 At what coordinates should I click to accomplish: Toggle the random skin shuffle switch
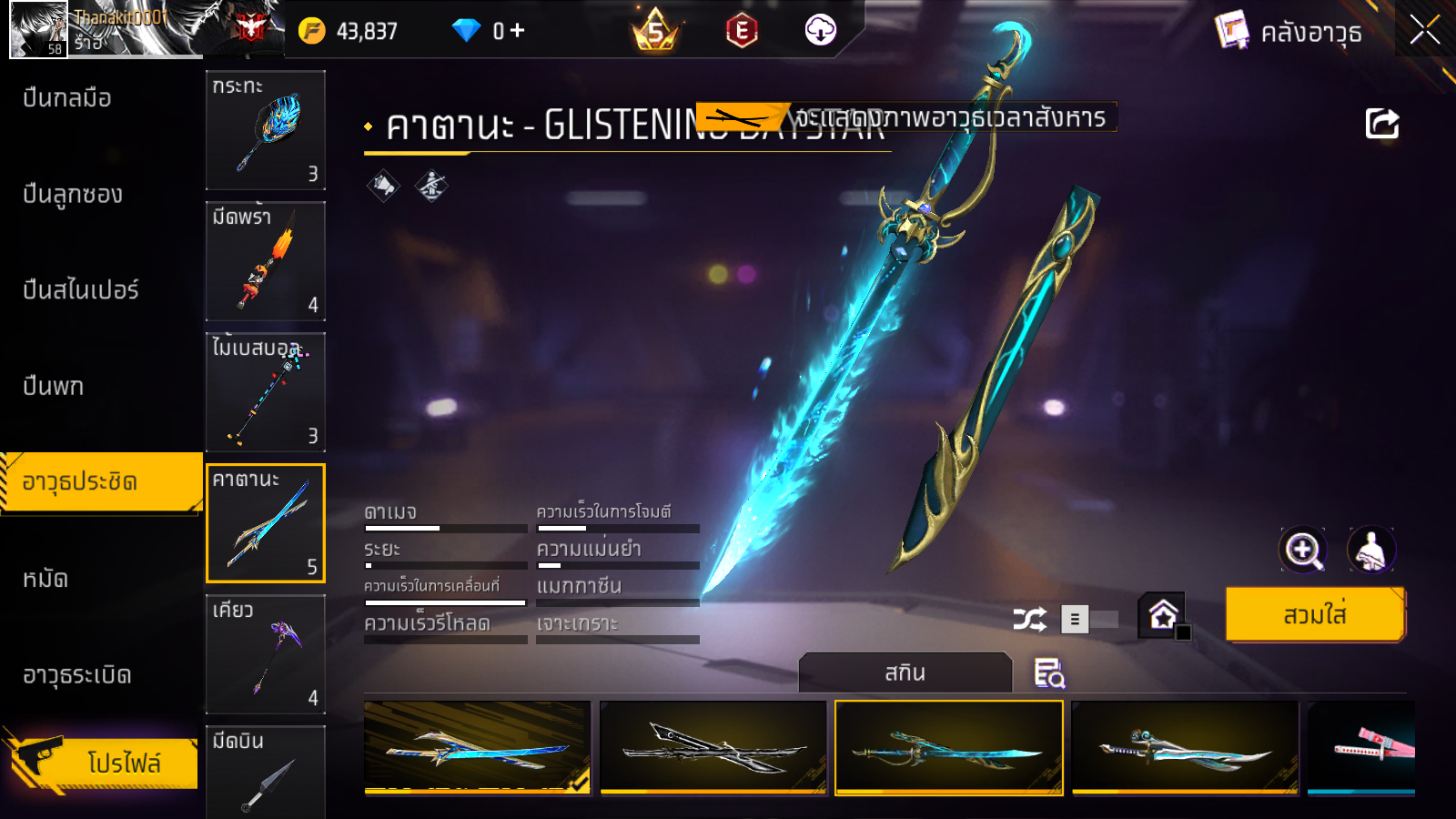pos(1090,620)
